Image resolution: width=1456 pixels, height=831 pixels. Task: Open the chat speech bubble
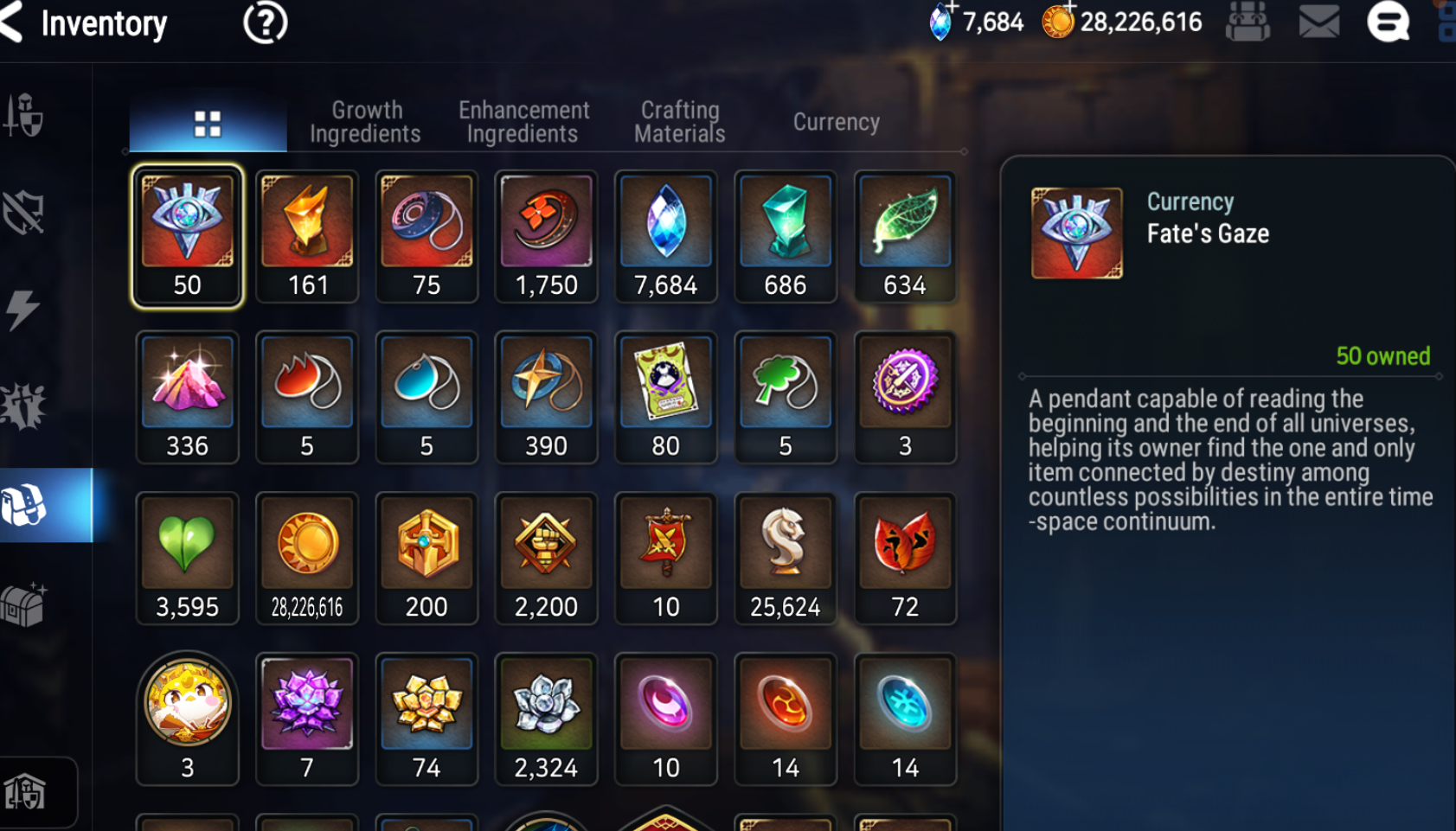pyautogui.click(x=1388, y=22)
